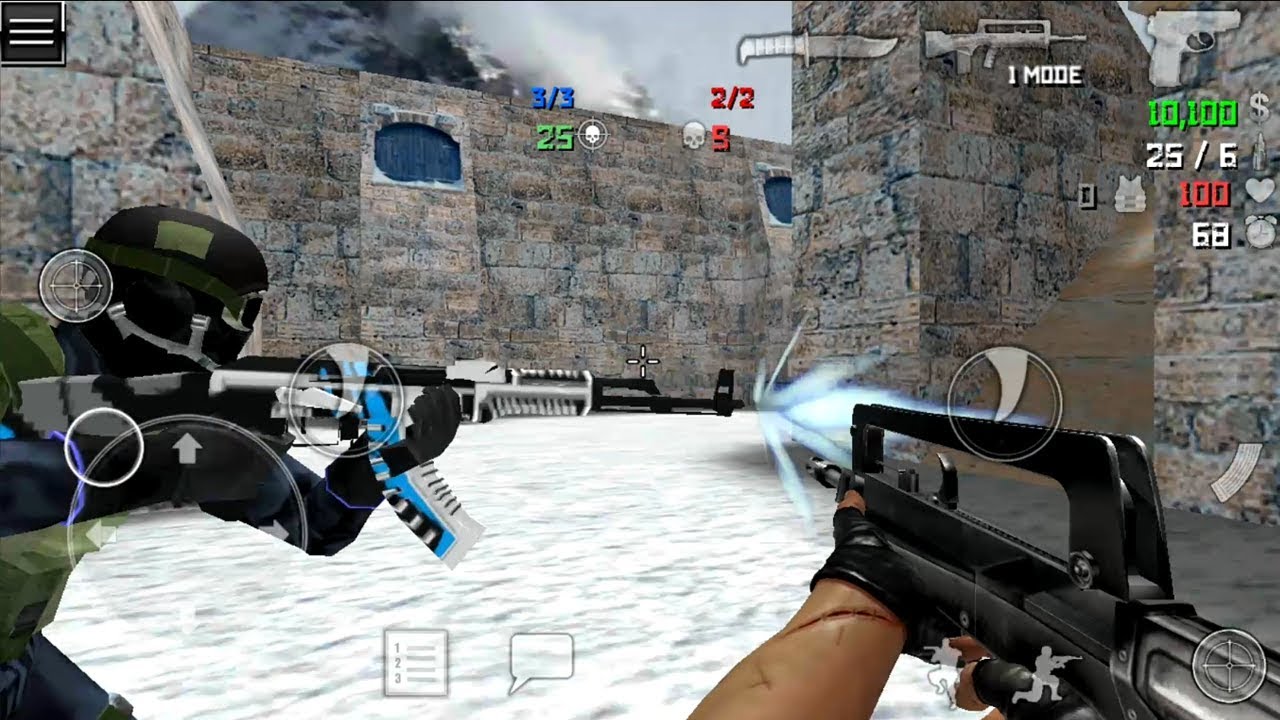
Task: Tap the crosshair button above the movement joystick
Action: point(77,286)
